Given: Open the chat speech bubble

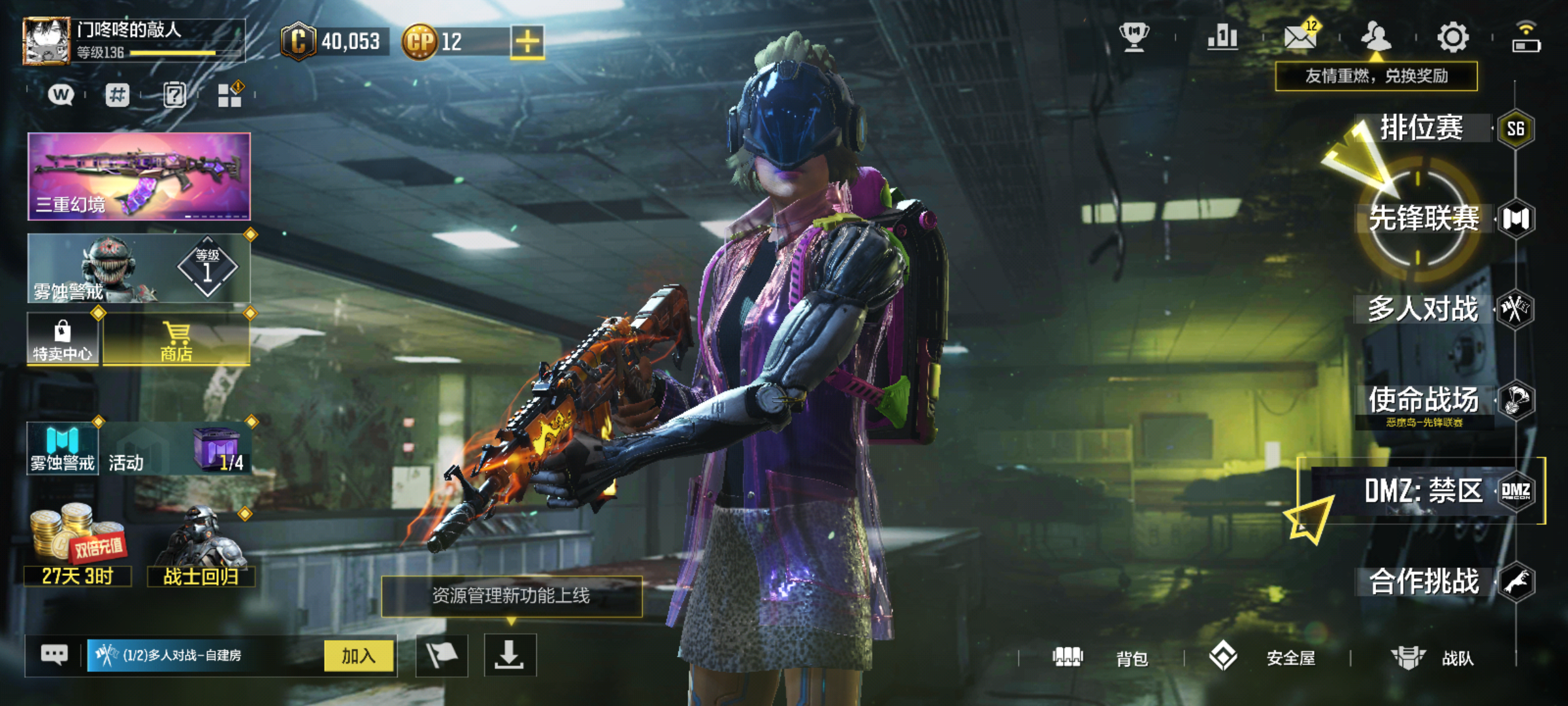Looking at the screenshot, I should (54, 654).
